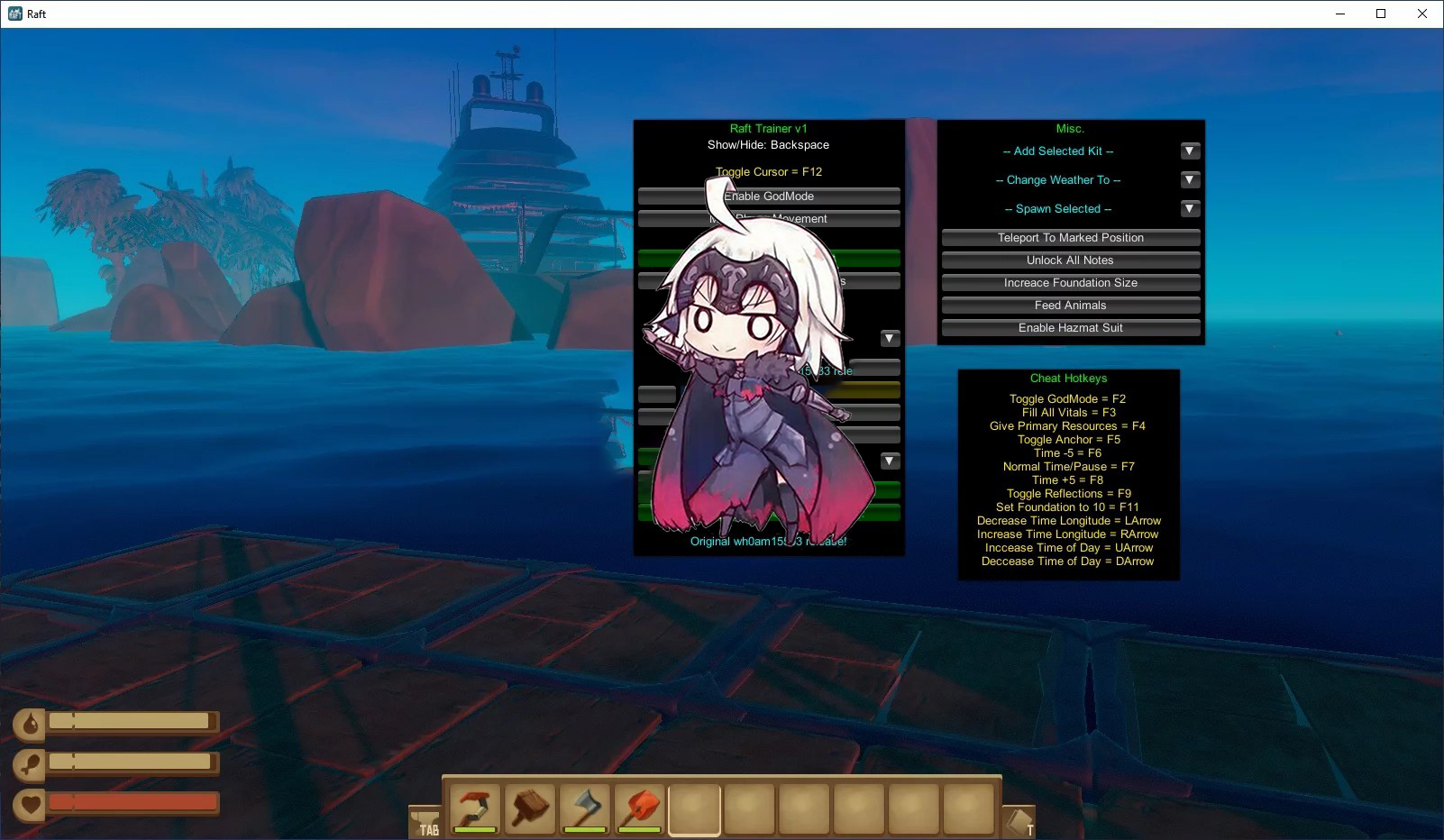Image resolution: width=1444 pixels, height=840 pixels.
Task: Choose the red shovel hotbar slot
Action: coord(640,808)
